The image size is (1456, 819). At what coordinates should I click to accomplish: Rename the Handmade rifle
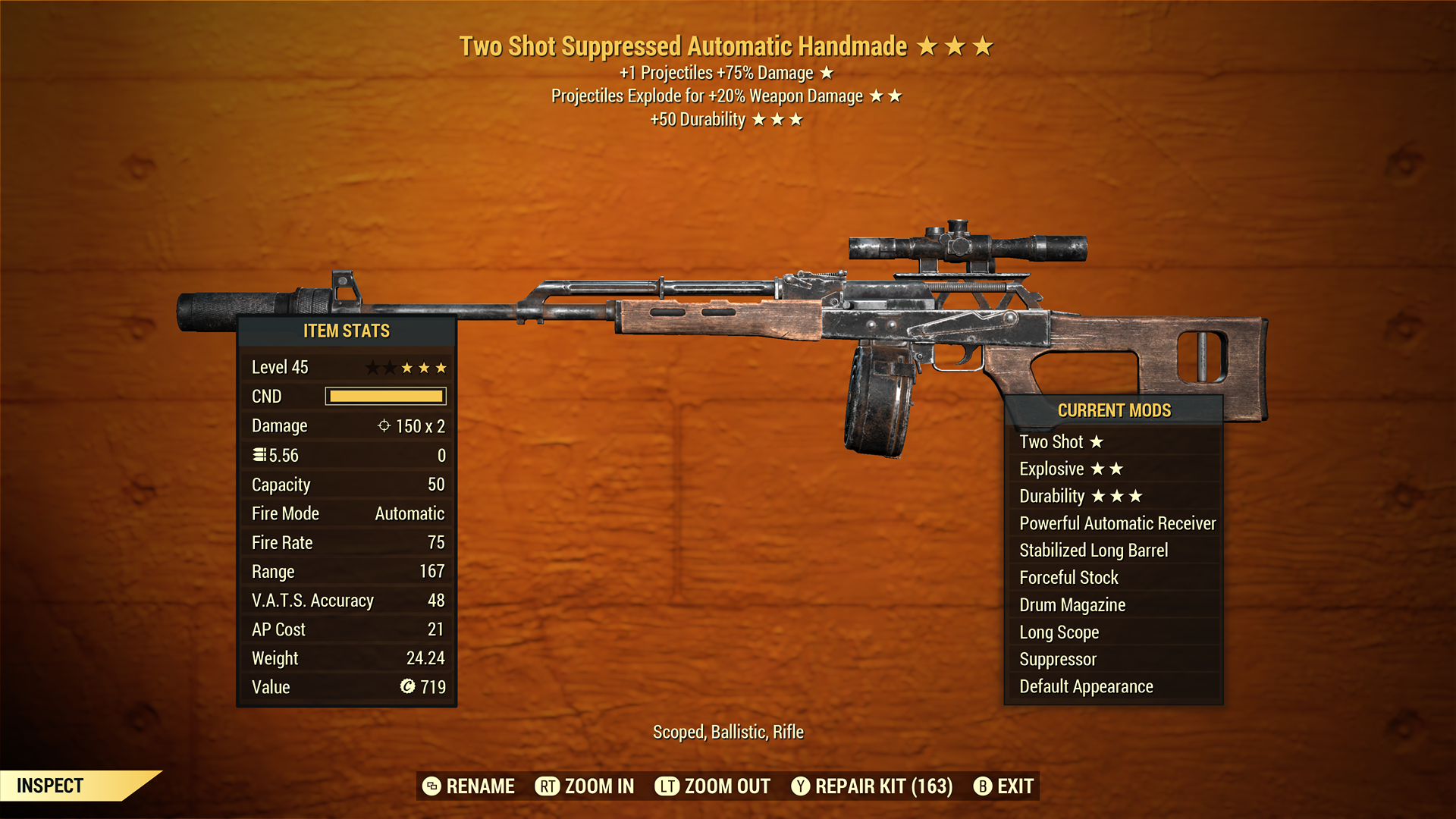click(469, 786)
